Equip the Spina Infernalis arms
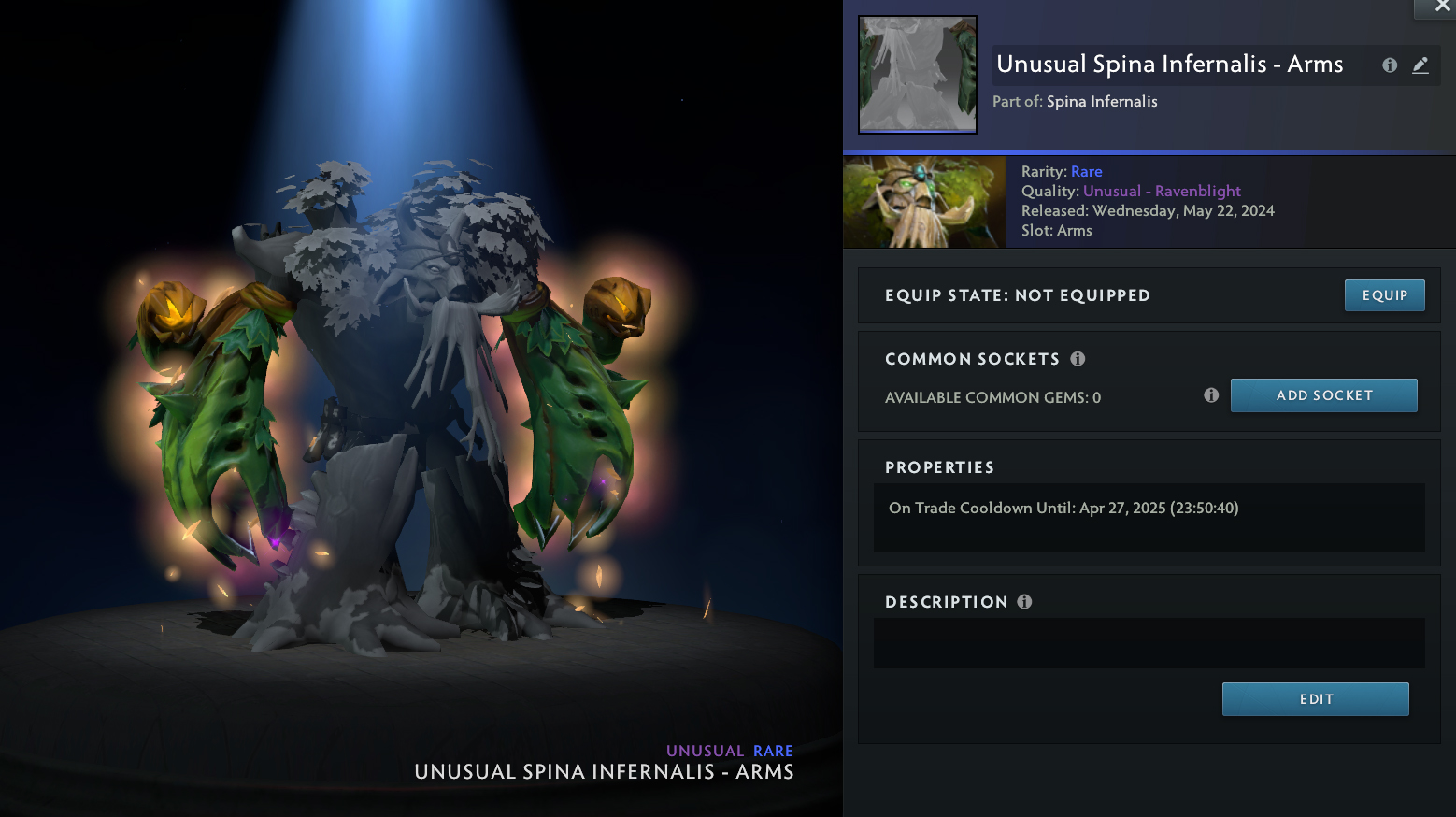This screenshot has width=1456, height=817. click(x=1384, y=295)
